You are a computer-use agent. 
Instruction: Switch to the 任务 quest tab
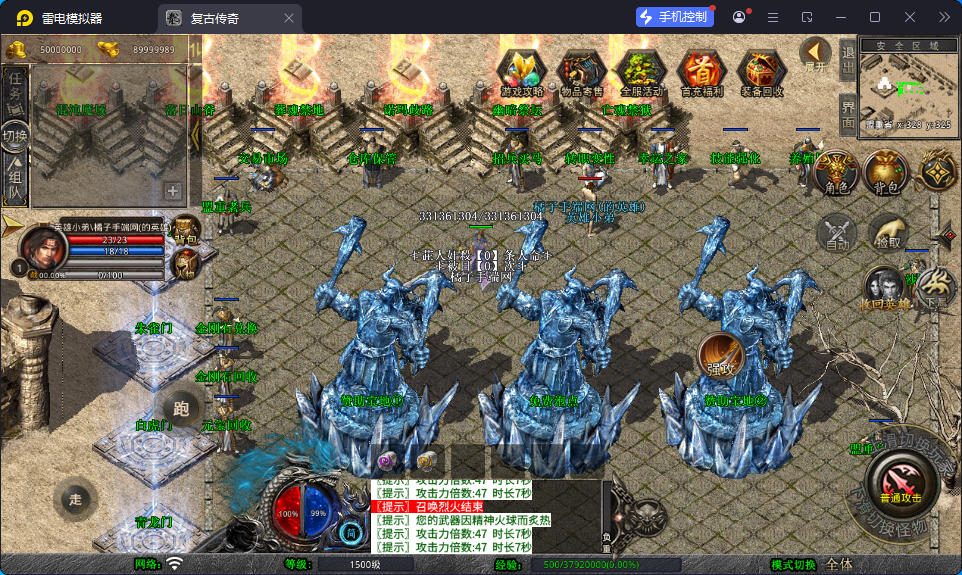click(x=15, y=91)
